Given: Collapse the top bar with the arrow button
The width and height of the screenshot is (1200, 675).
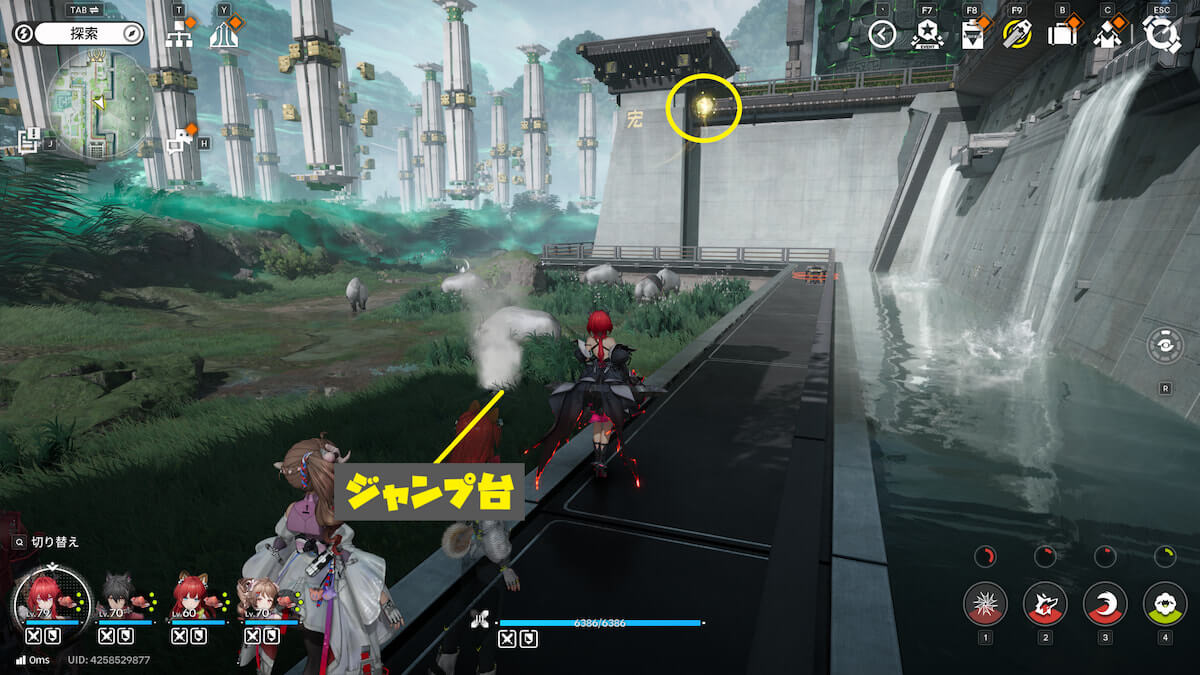Looking at the screenshot, I should (882, 35).
